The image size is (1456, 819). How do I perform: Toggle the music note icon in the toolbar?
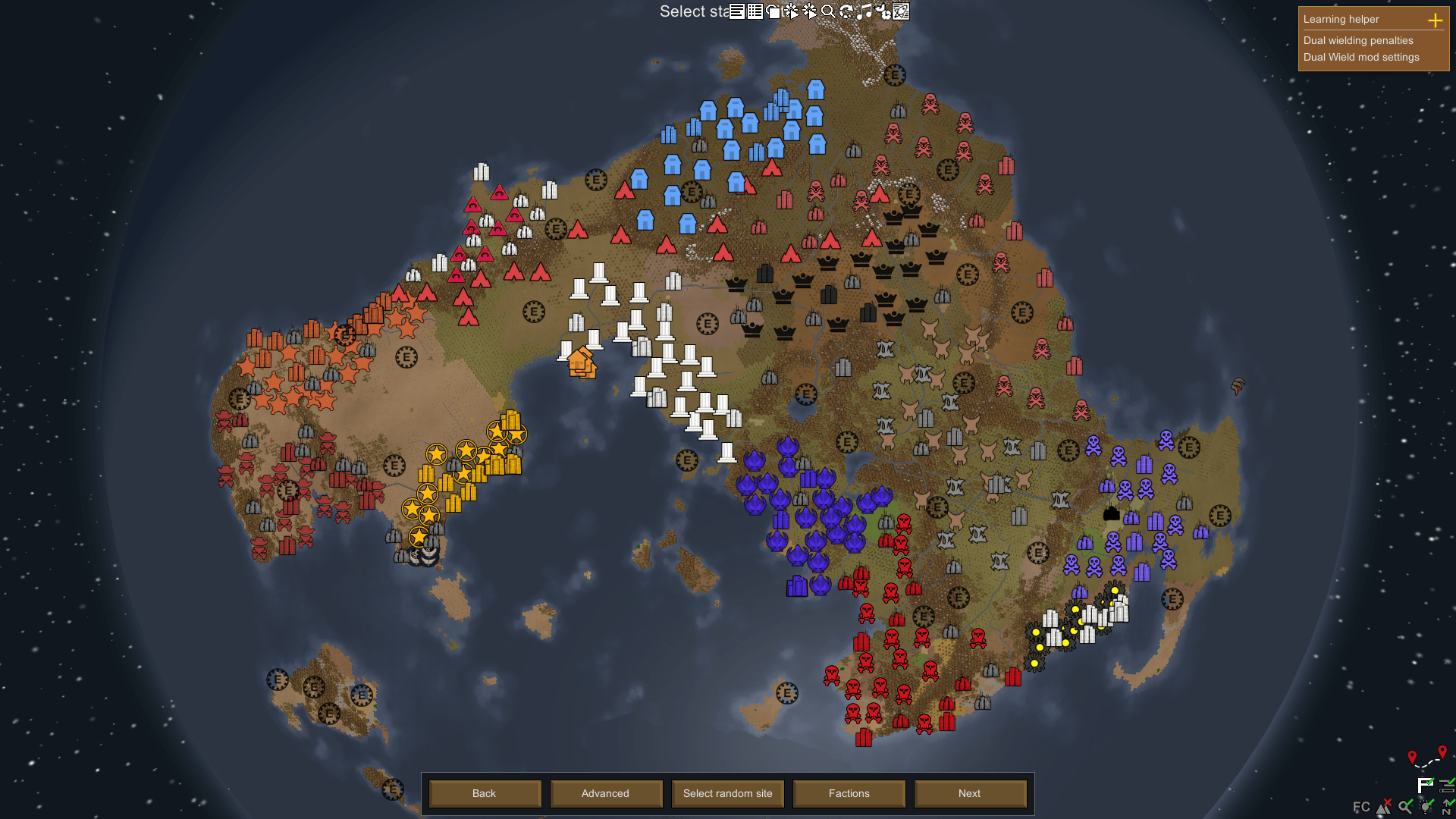(864, 11)
